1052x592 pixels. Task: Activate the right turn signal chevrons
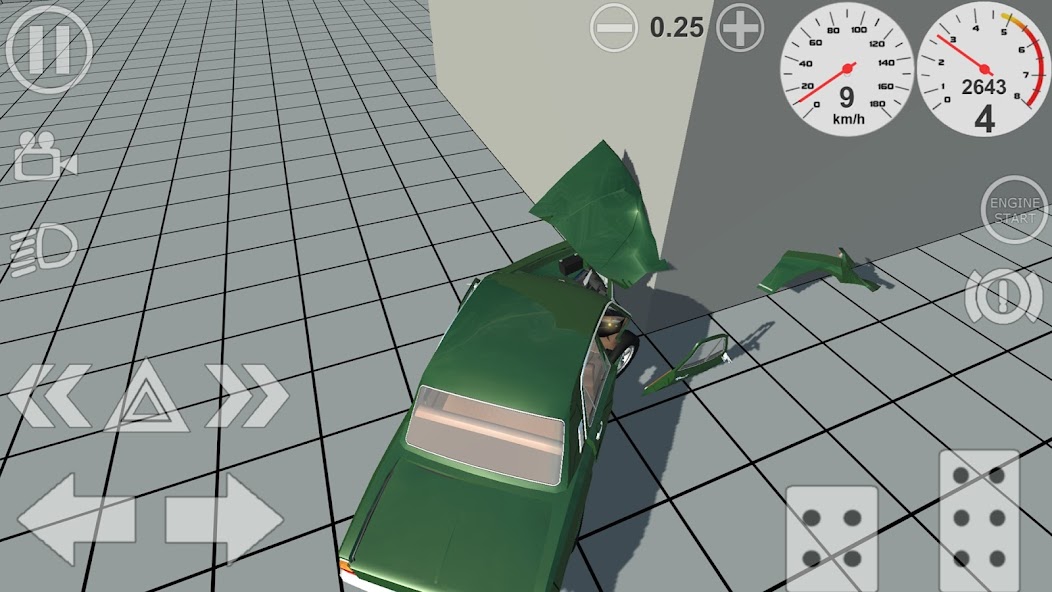pos(247,395)
